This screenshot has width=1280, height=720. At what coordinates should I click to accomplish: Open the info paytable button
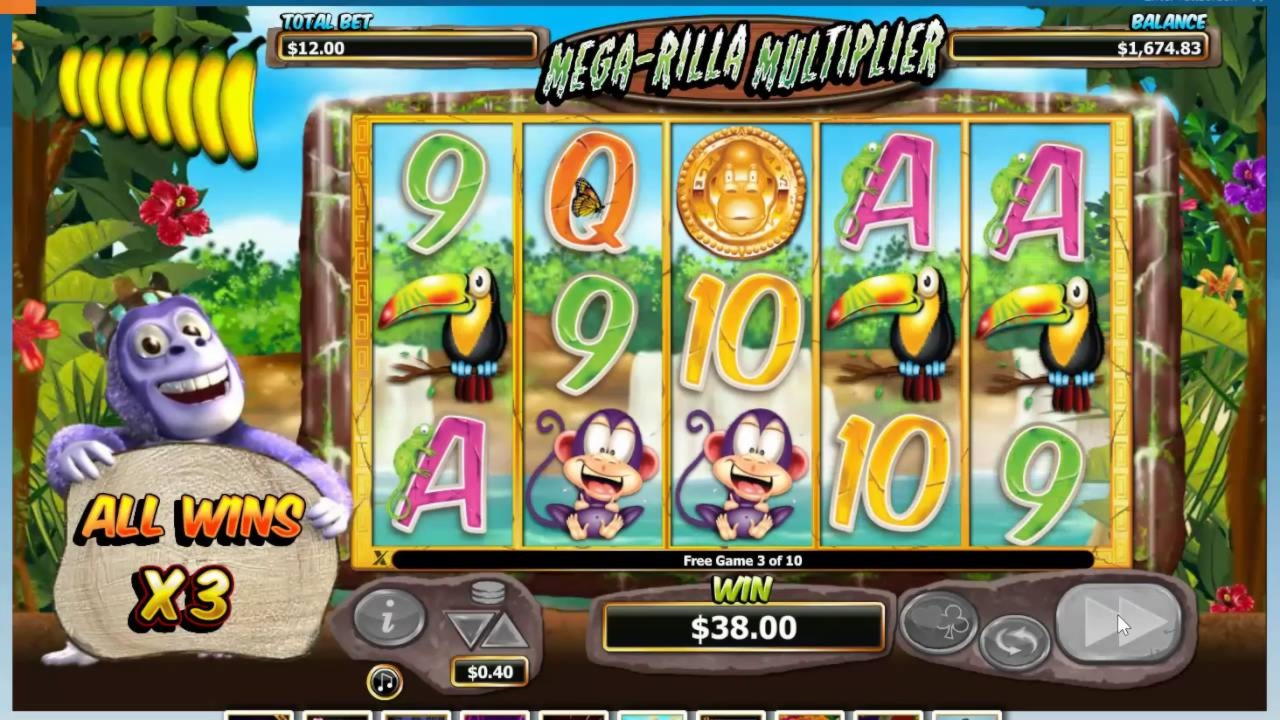coord(389,616)
